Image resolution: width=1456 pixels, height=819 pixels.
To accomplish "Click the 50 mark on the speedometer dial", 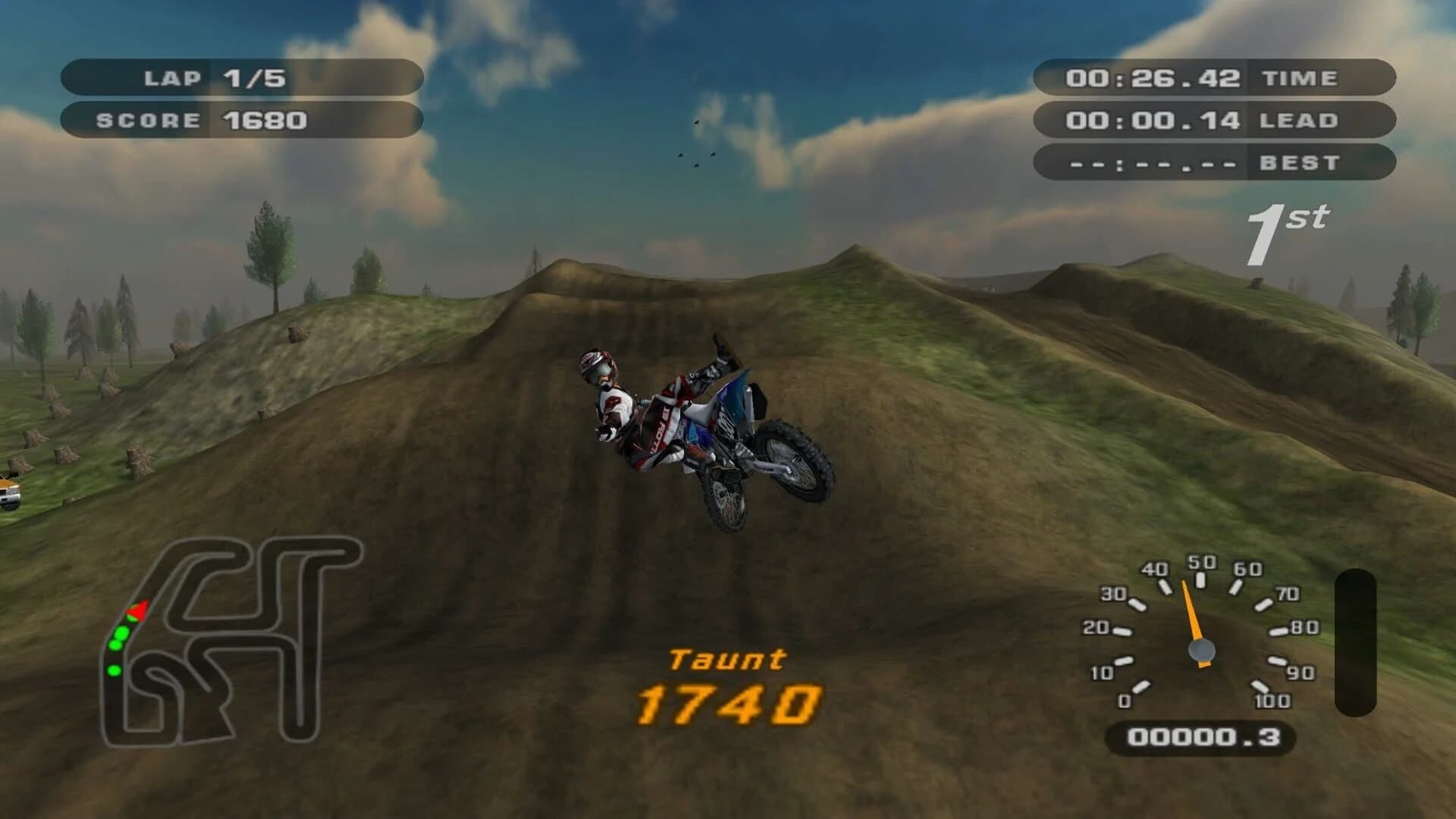I will (x=1200, y=563).
